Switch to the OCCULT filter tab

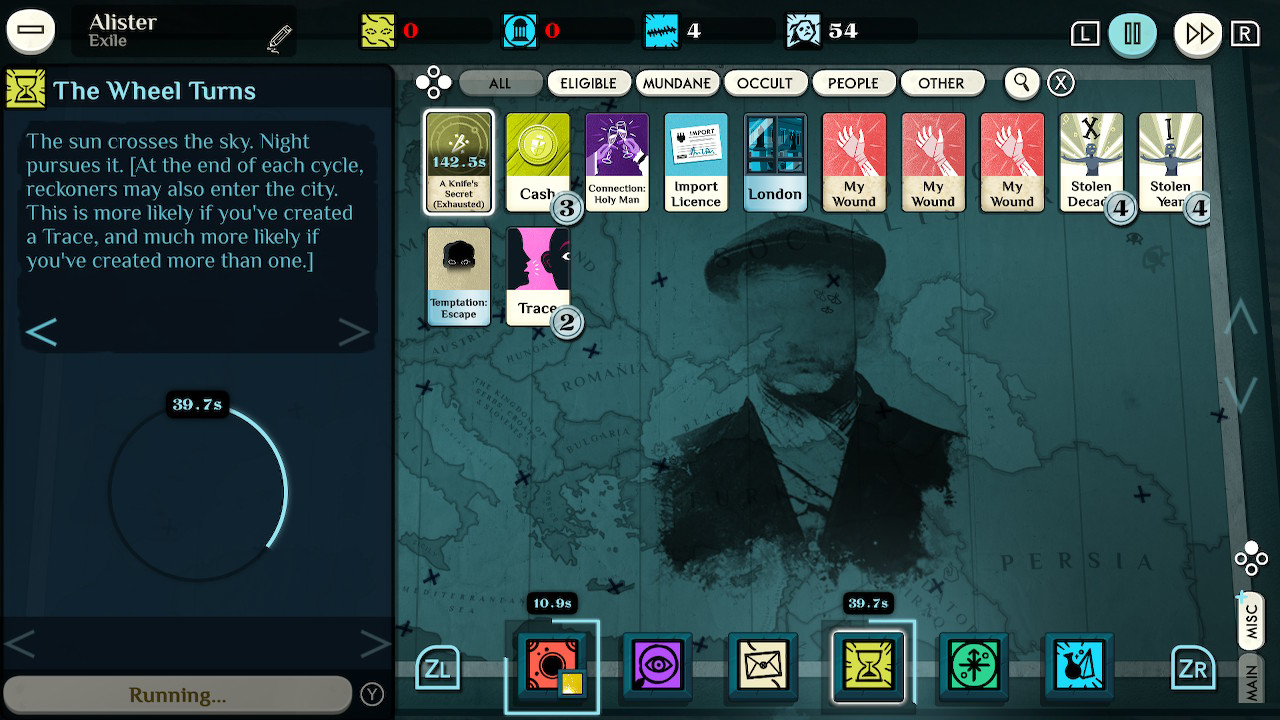coord(766,83)
